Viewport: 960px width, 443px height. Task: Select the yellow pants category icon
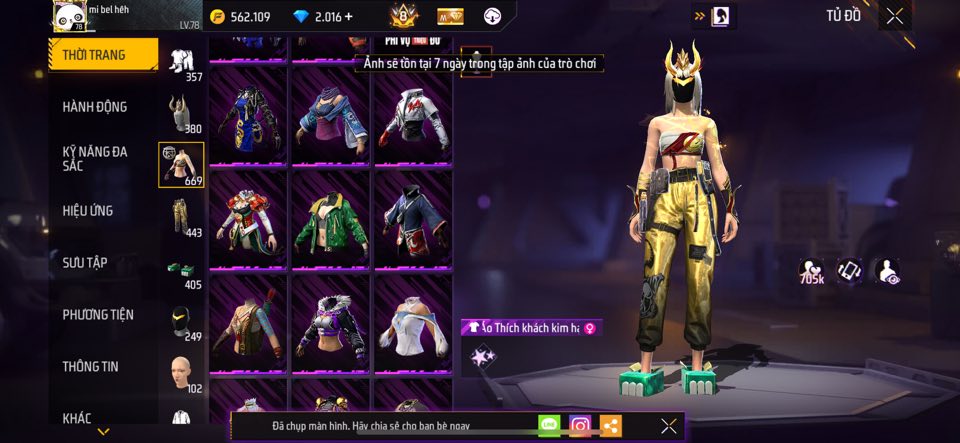[181, 217]
